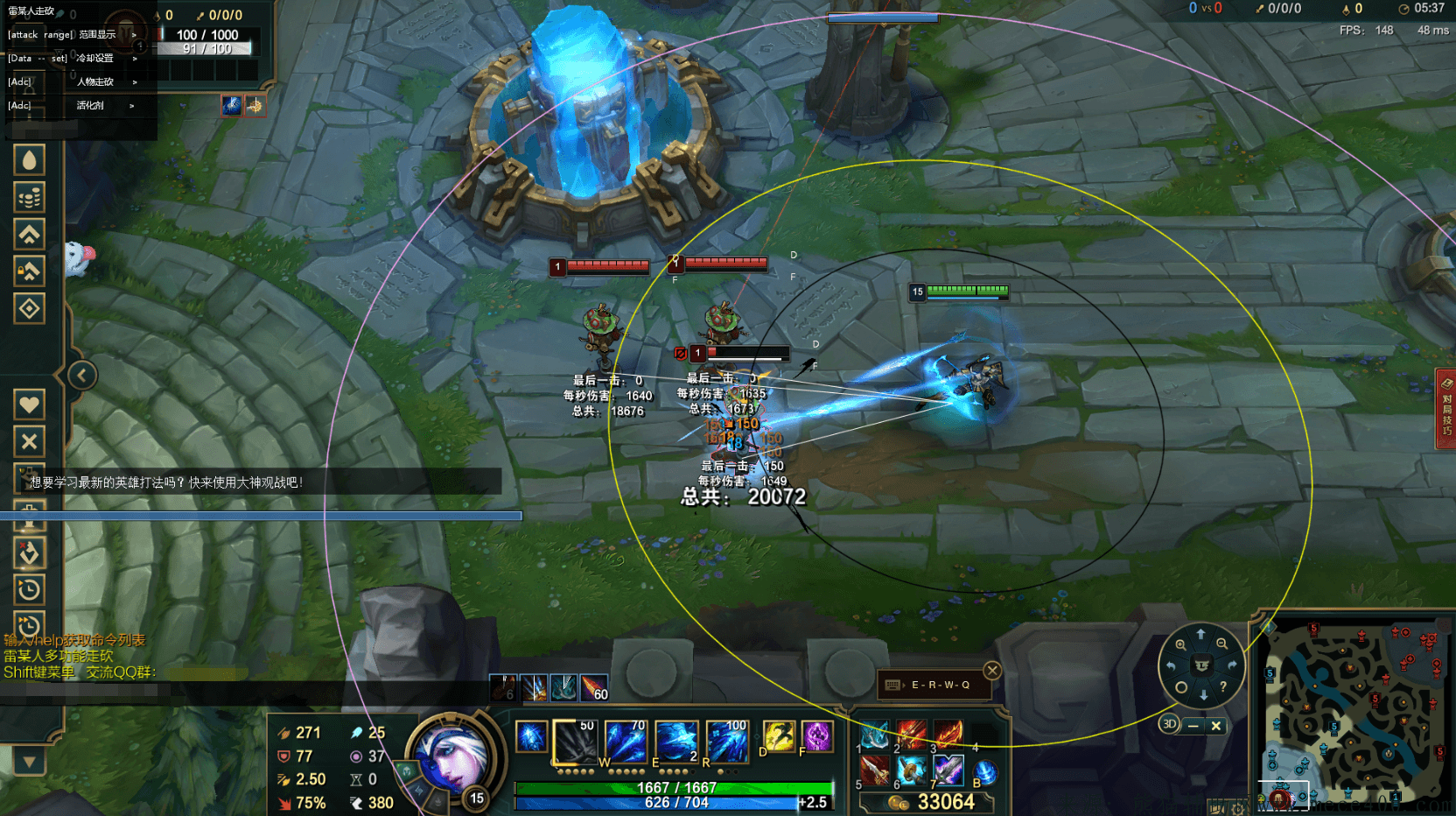
Task: Open the 范围显示 attack range menu entry
Action: pos(96,35)
